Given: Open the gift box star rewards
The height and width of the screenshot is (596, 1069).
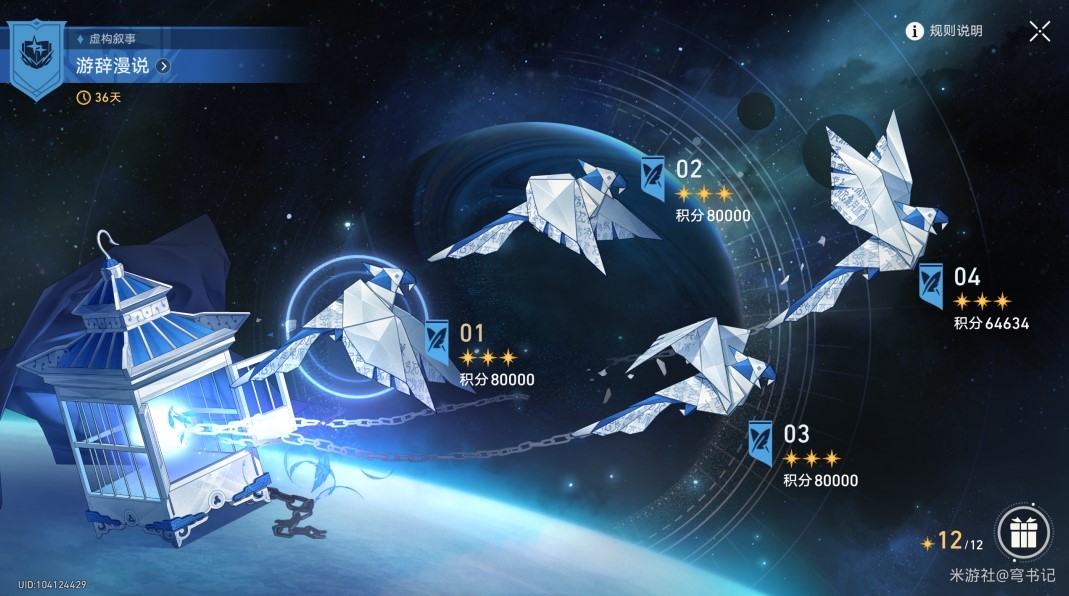Looking at the screenshot, I should 1023,533.
